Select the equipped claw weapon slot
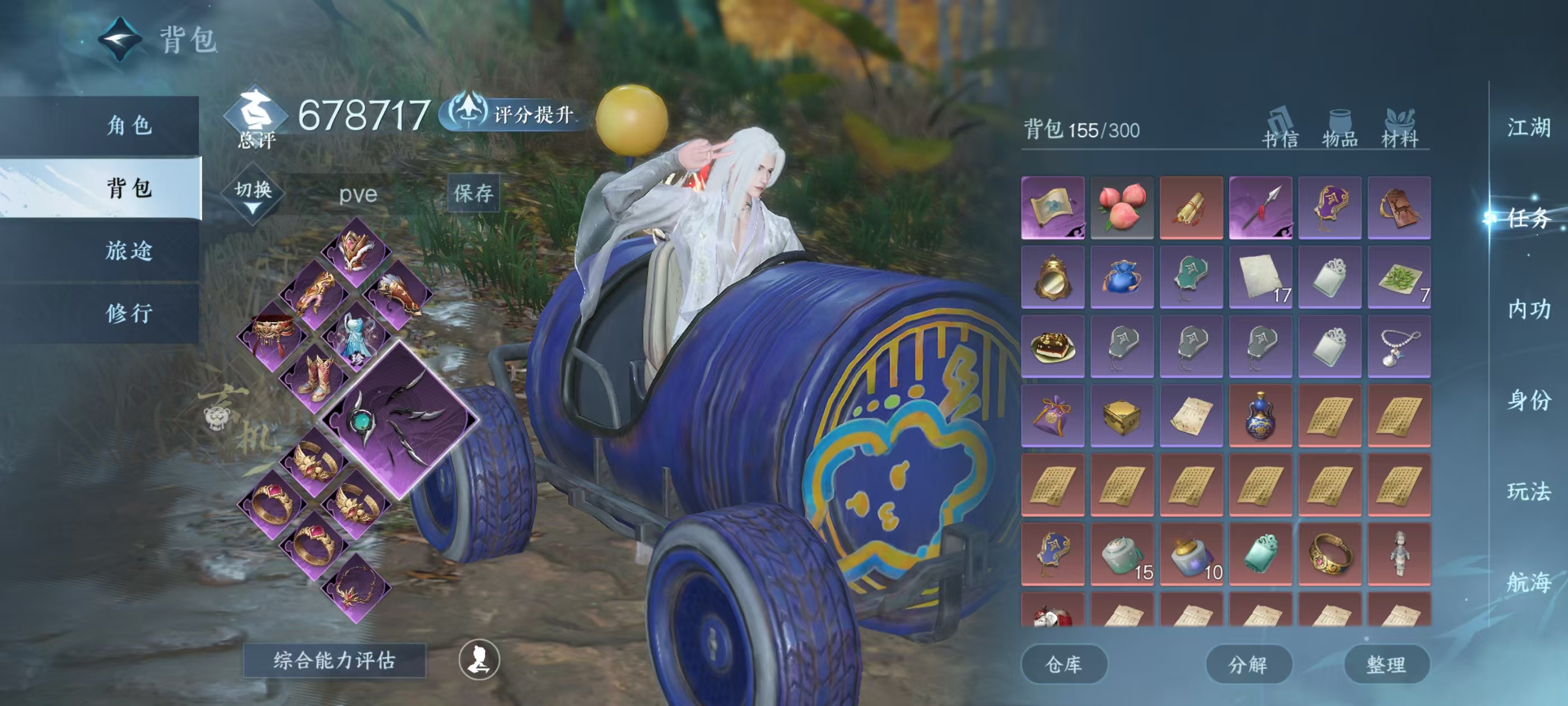The height and width of the screenshot is (706, 1568). pyautogui.click(x=400, y=419)
